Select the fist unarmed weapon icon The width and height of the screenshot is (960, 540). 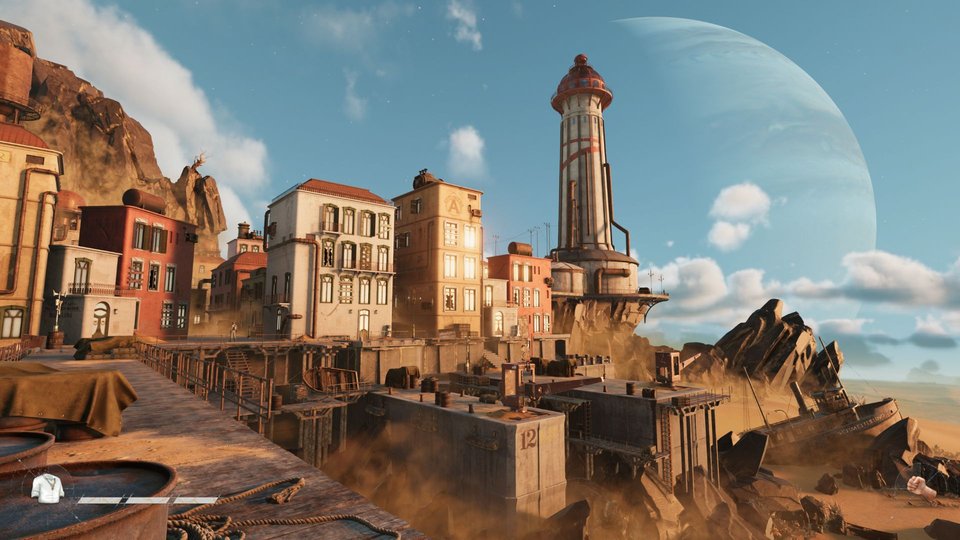pos(922,487)
